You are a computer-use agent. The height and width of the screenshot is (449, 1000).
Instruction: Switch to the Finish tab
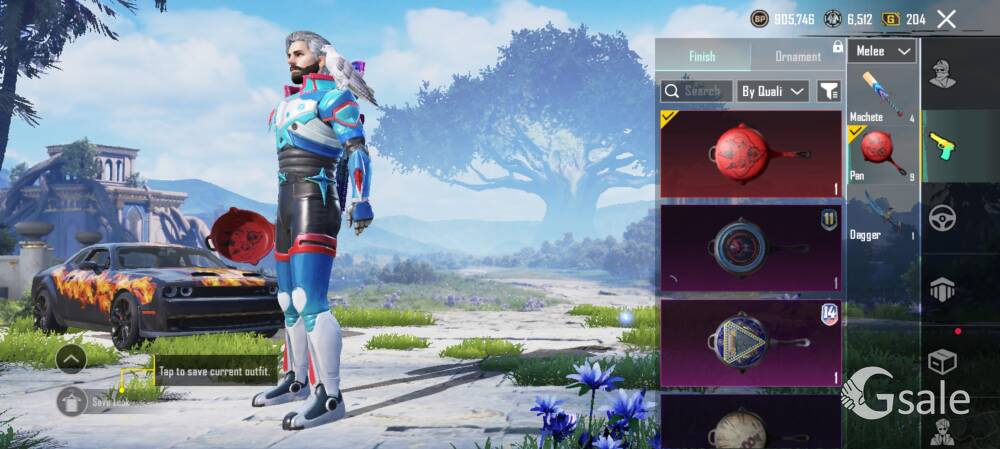point(702,56)
